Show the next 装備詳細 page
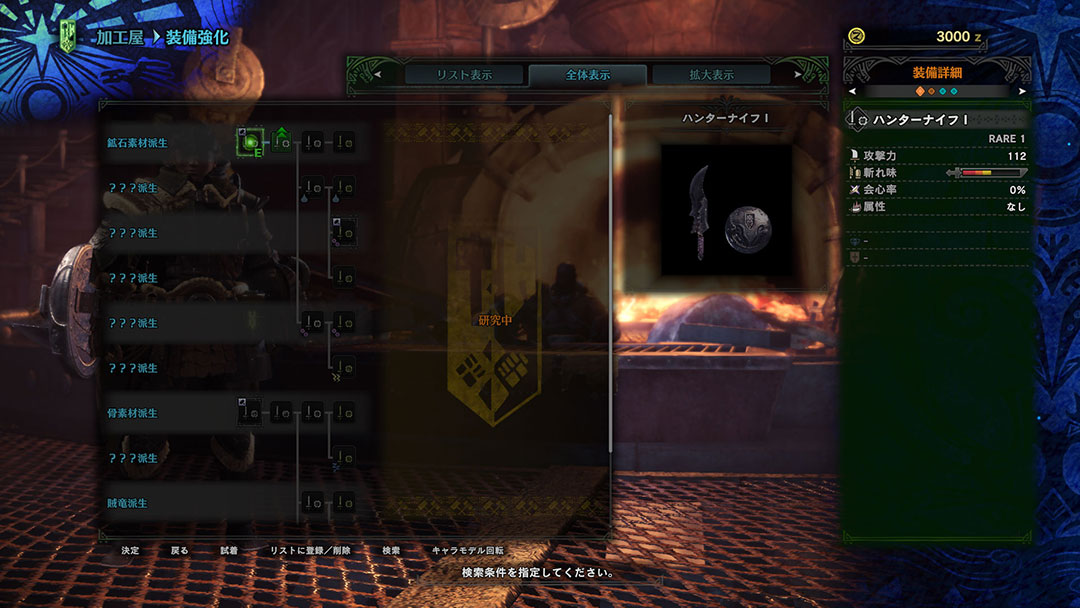1080x608 pixels. (x=1022, y=91)
